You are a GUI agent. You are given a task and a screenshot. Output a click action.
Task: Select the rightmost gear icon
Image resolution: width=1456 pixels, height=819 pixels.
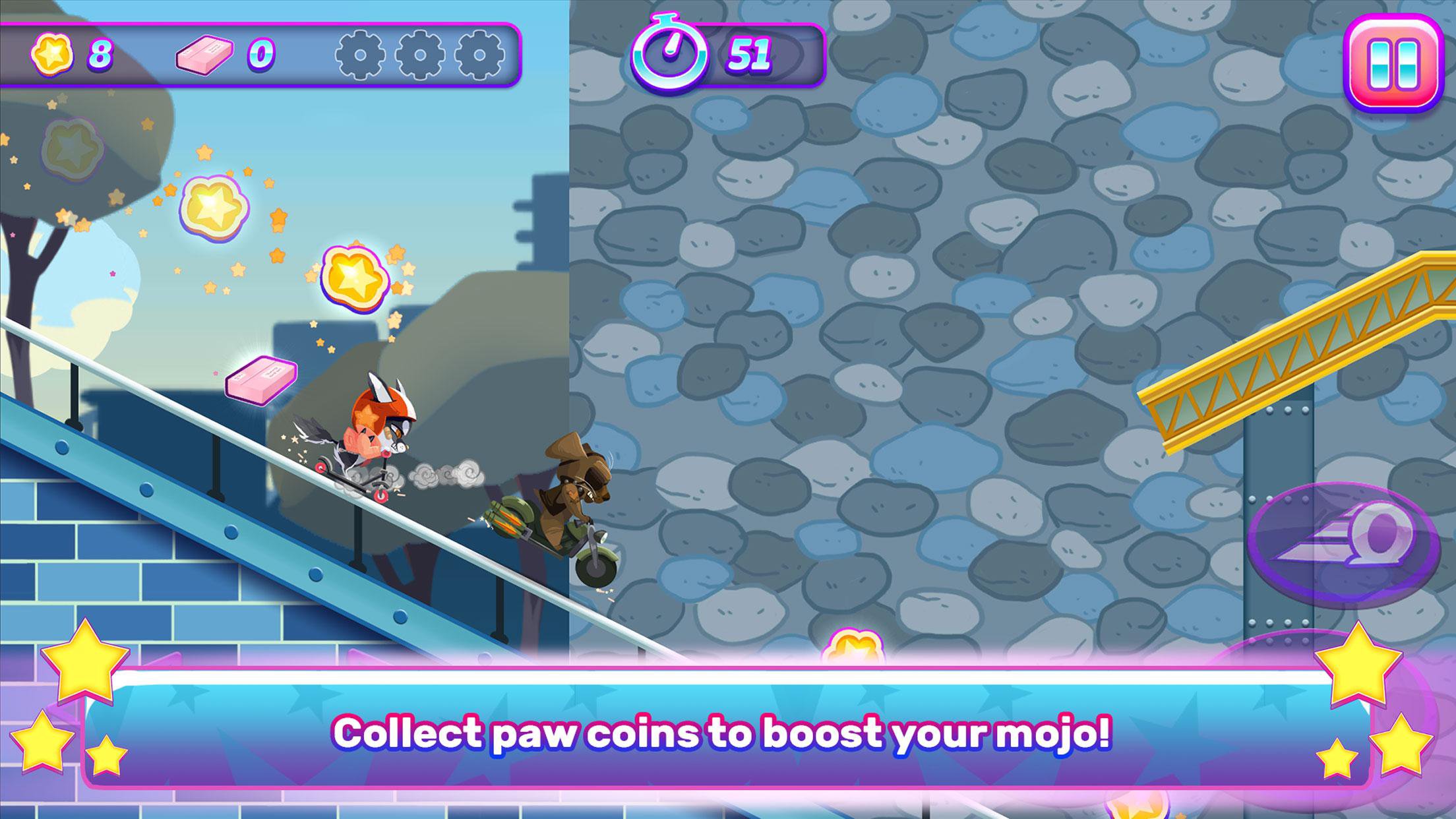coord(480,57)
